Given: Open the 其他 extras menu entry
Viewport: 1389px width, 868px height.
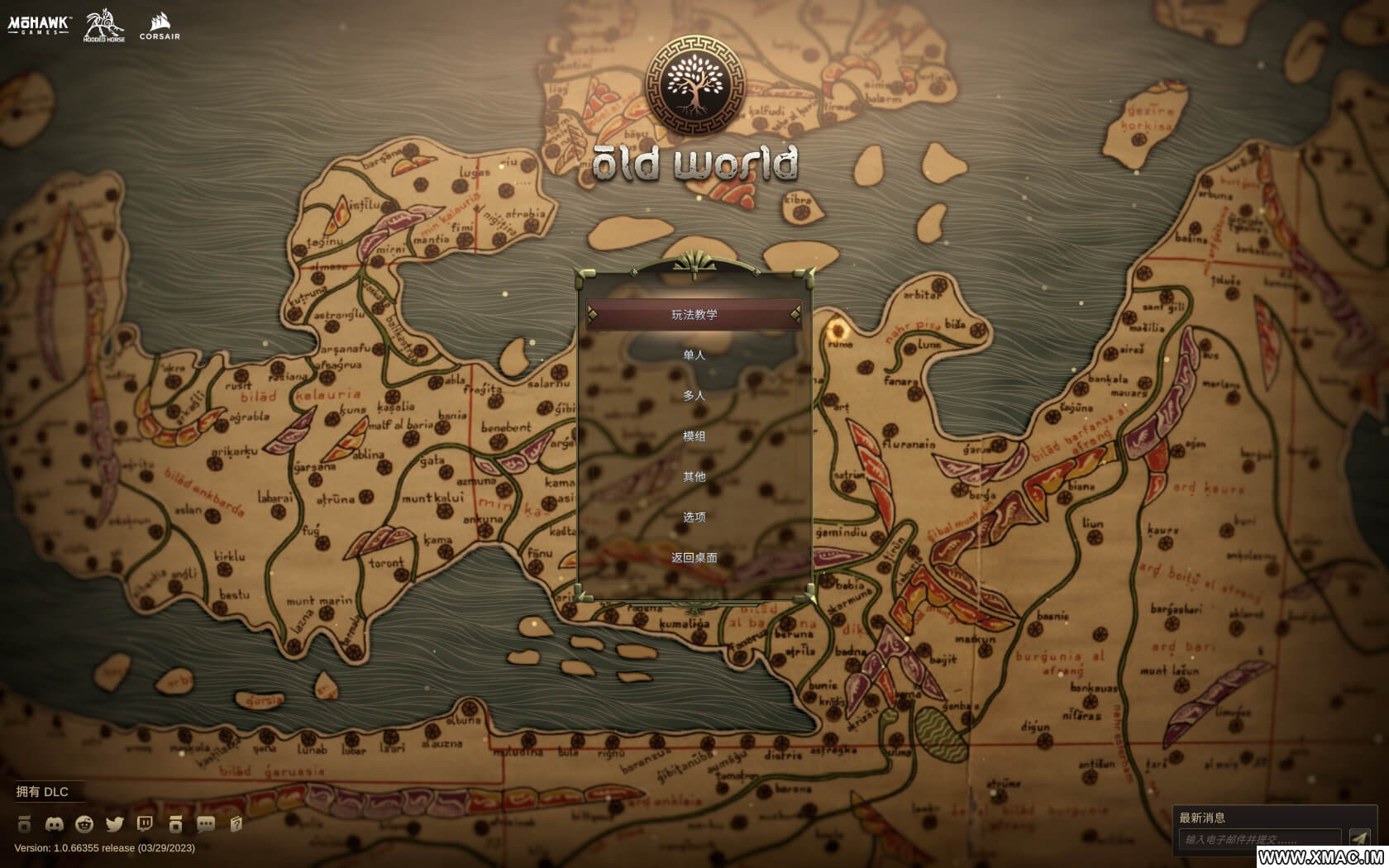Looking at the screenshot, I should (694, 477).
